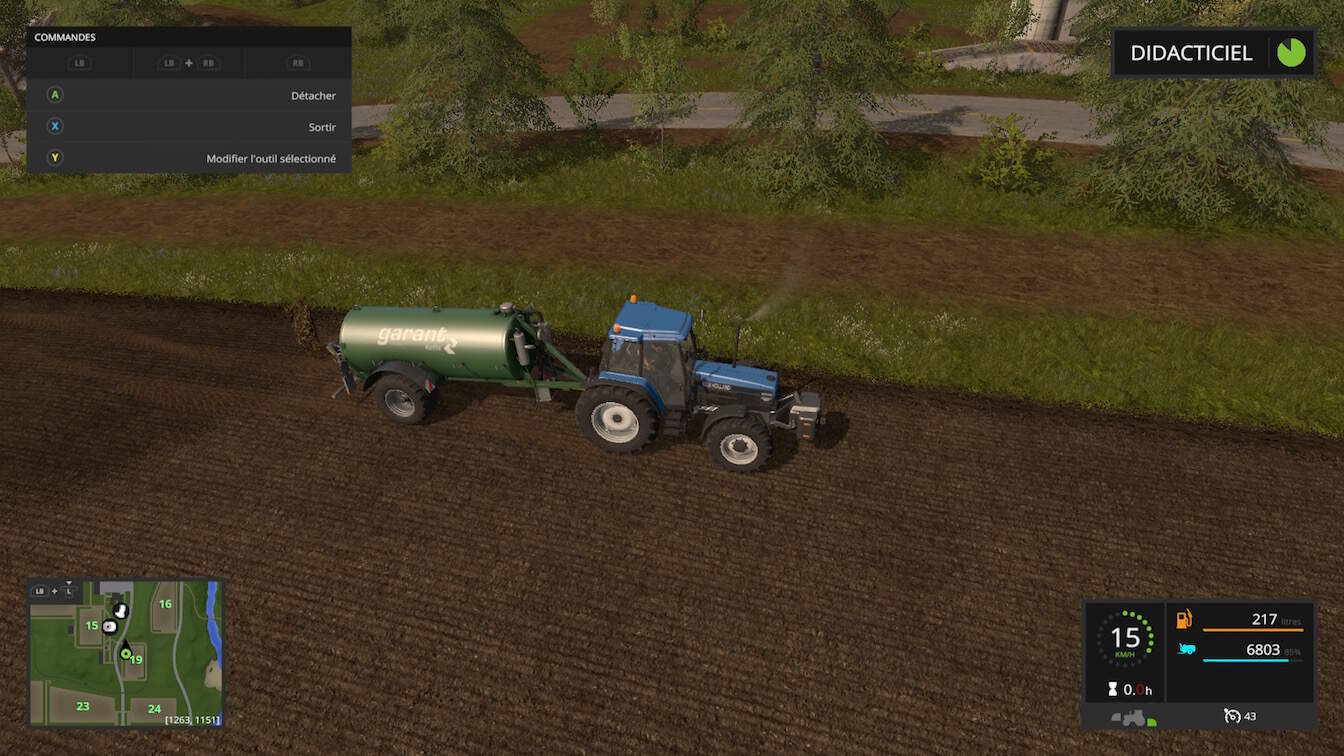Select the Détacher command row
The height and width of the screenshot is (756, 1344).
[x=190, y=96]
